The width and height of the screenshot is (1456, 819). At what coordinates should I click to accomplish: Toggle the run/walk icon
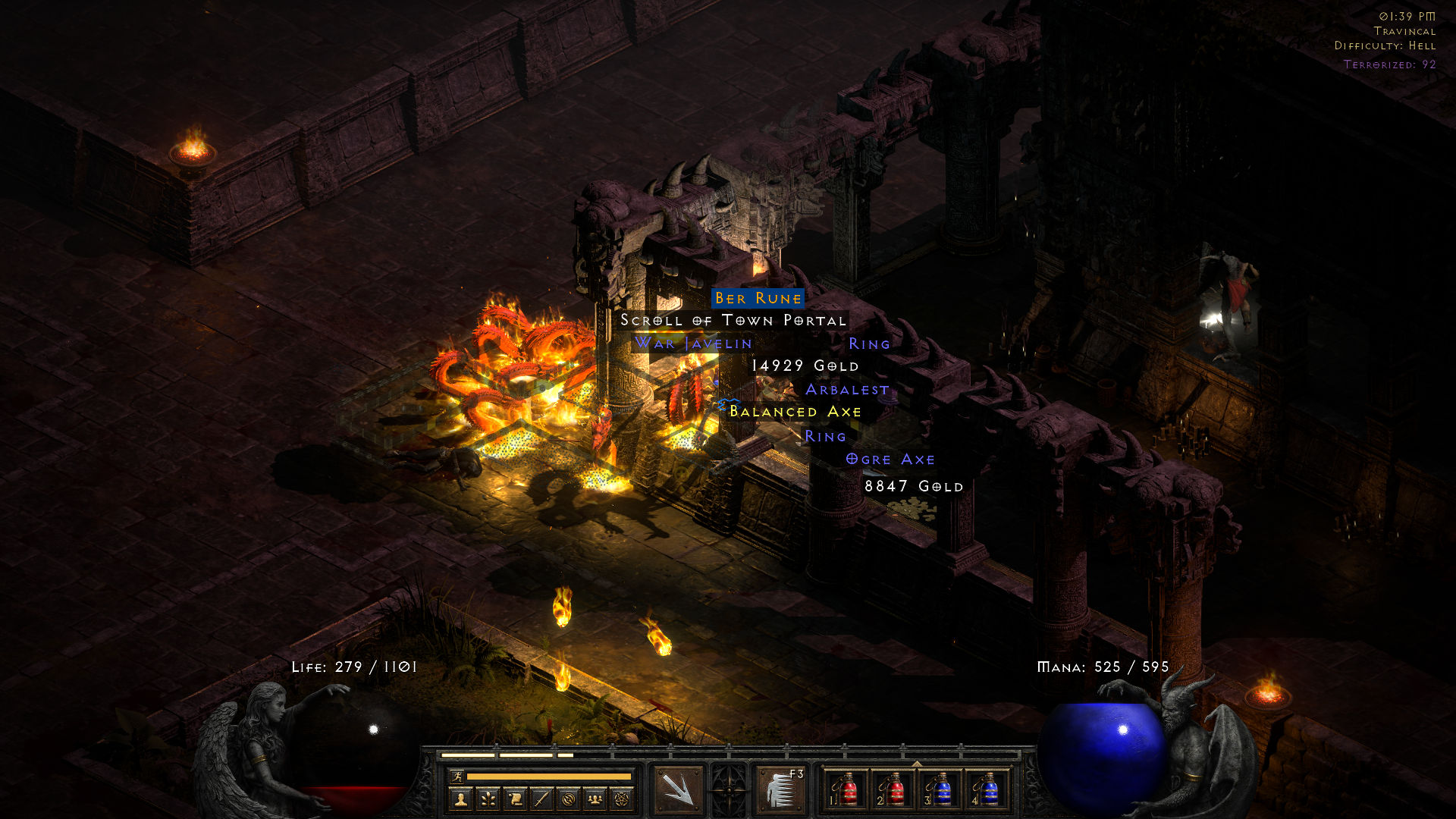(457, 776)
